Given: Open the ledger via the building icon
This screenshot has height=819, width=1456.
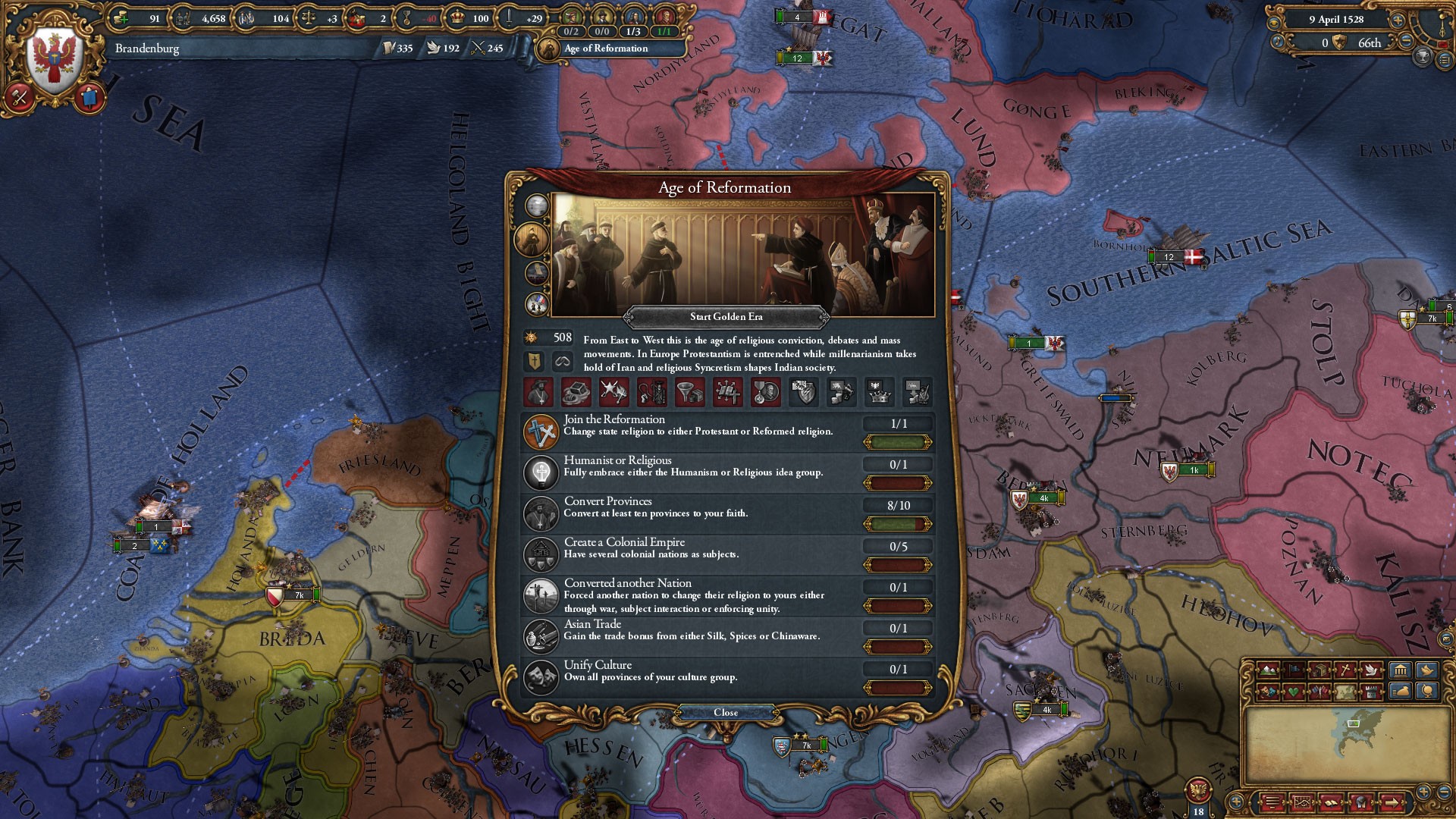Looking at the screenshot, I should 1400,670.
